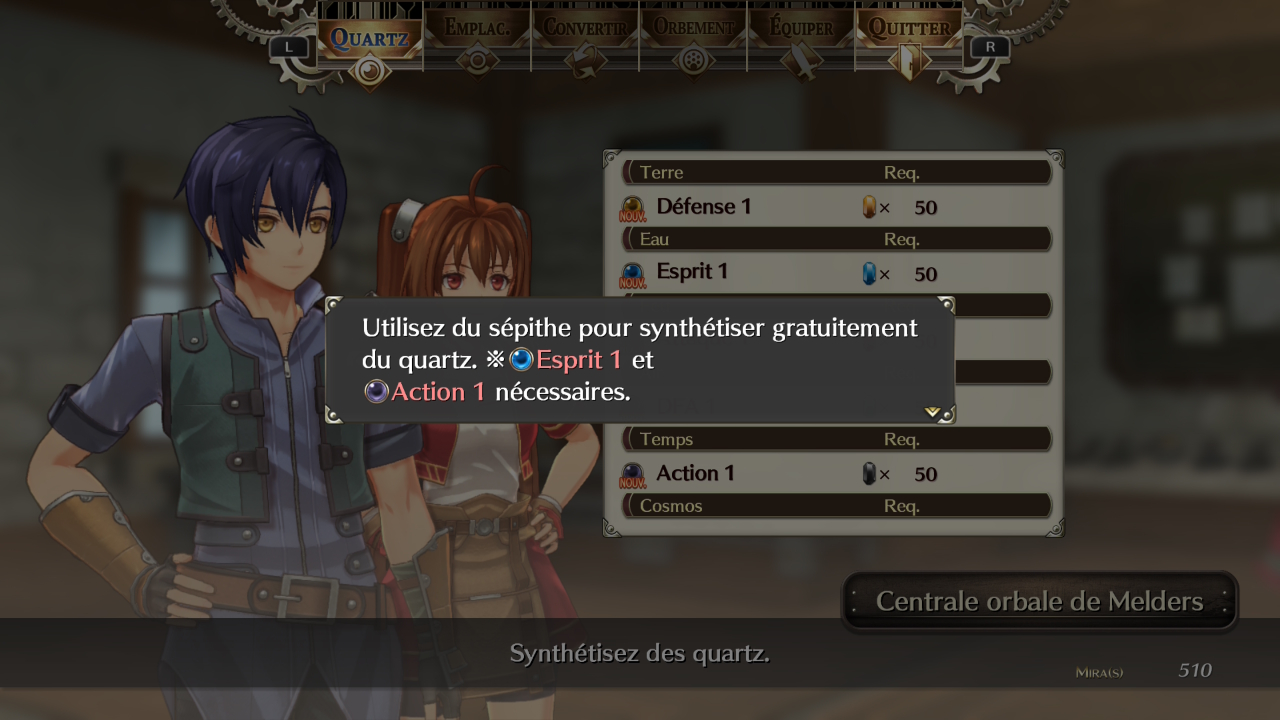1280x720 pixels.
Task: Select the Cosmos category header
Action: [x=835, y=506]
